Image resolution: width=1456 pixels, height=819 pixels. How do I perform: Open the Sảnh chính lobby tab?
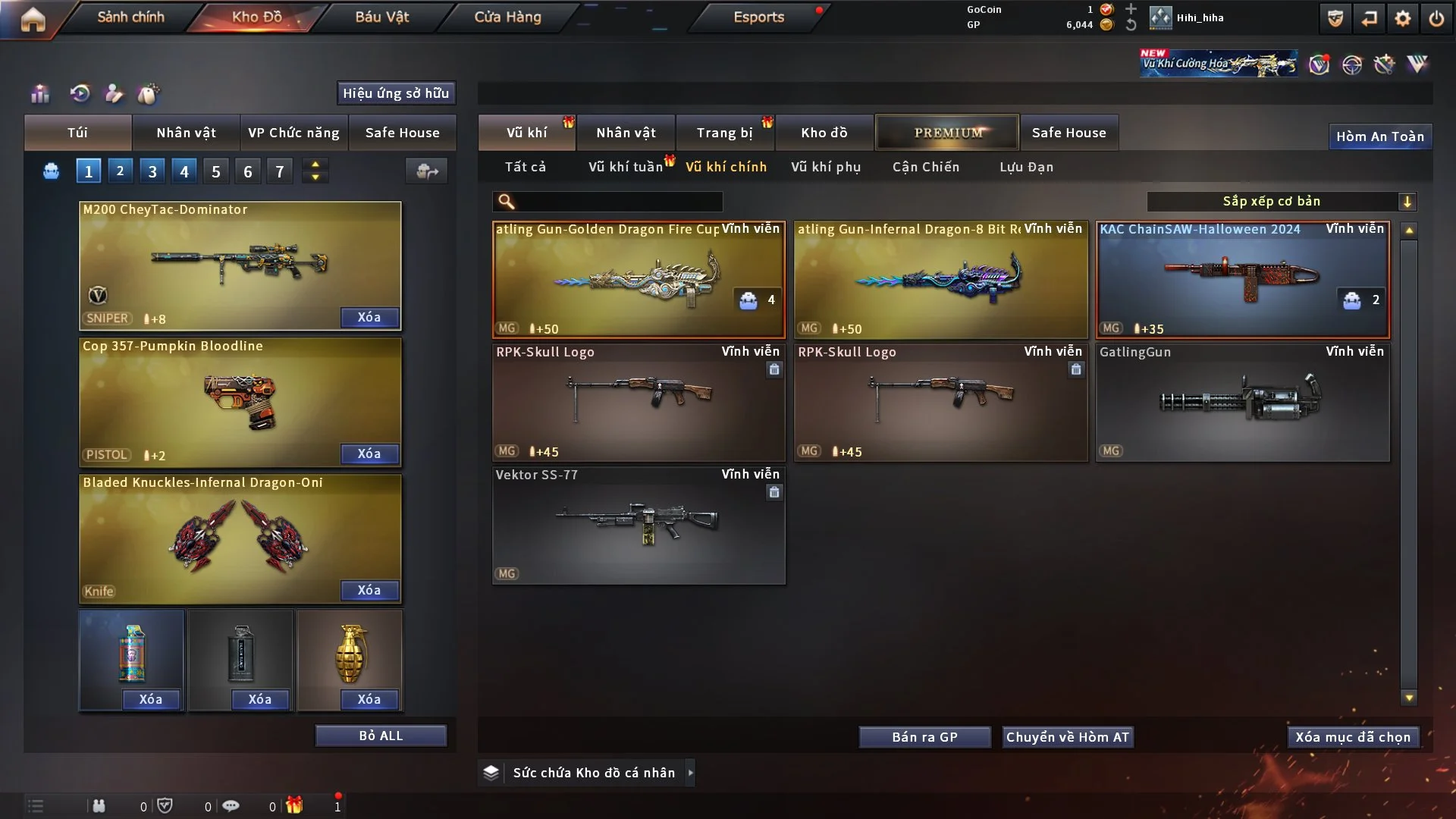click(x=130, y=17)
